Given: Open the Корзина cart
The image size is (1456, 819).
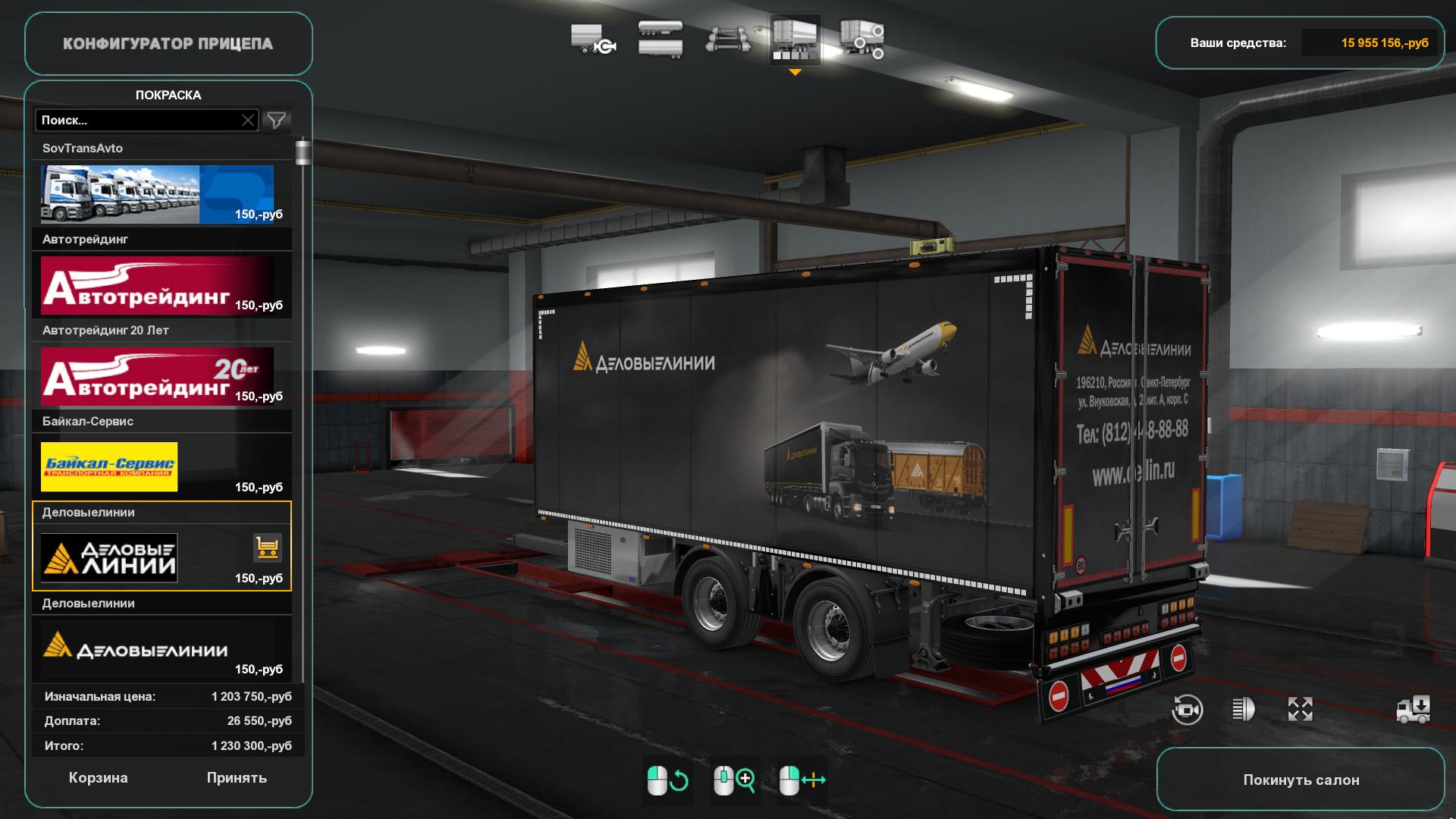Looking at the screenshot, I should click(x=98, y=778).
